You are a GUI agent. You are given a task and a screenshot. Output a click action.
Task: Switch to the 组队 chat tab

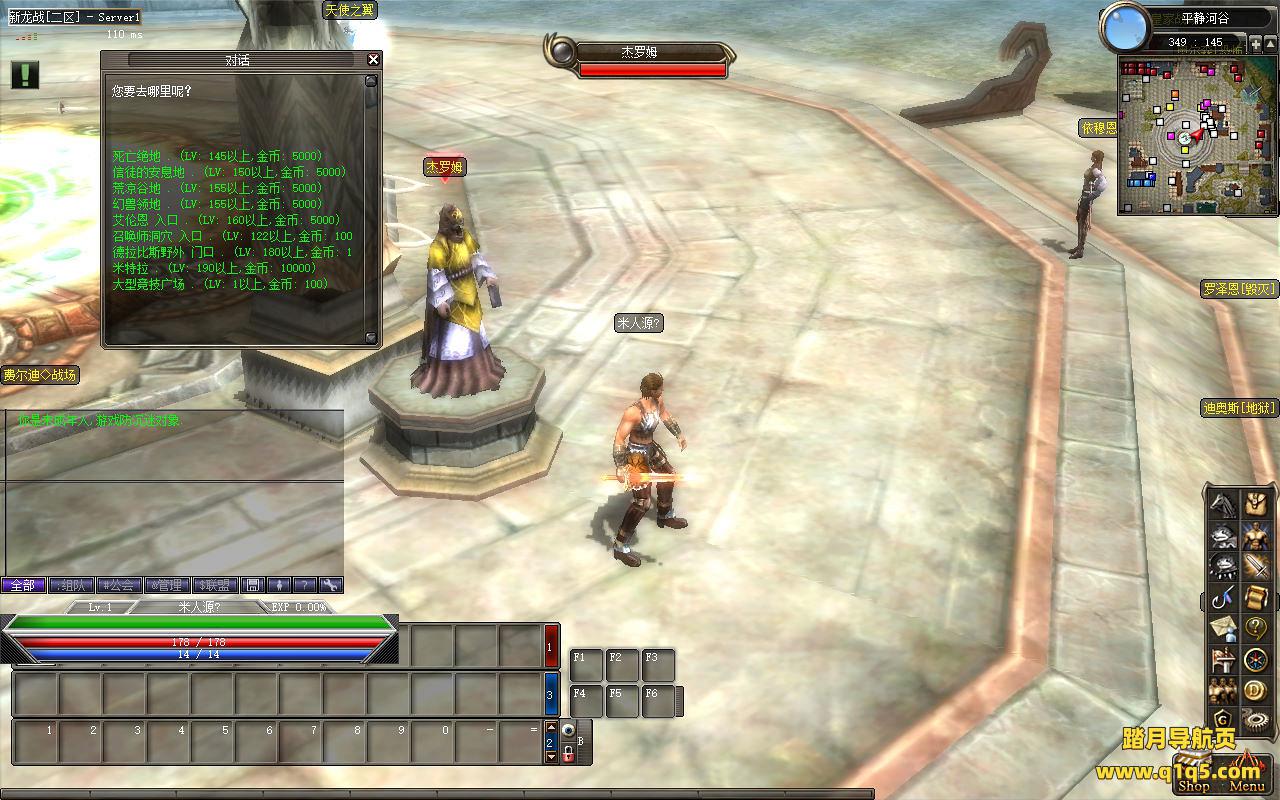pos(71,585)
